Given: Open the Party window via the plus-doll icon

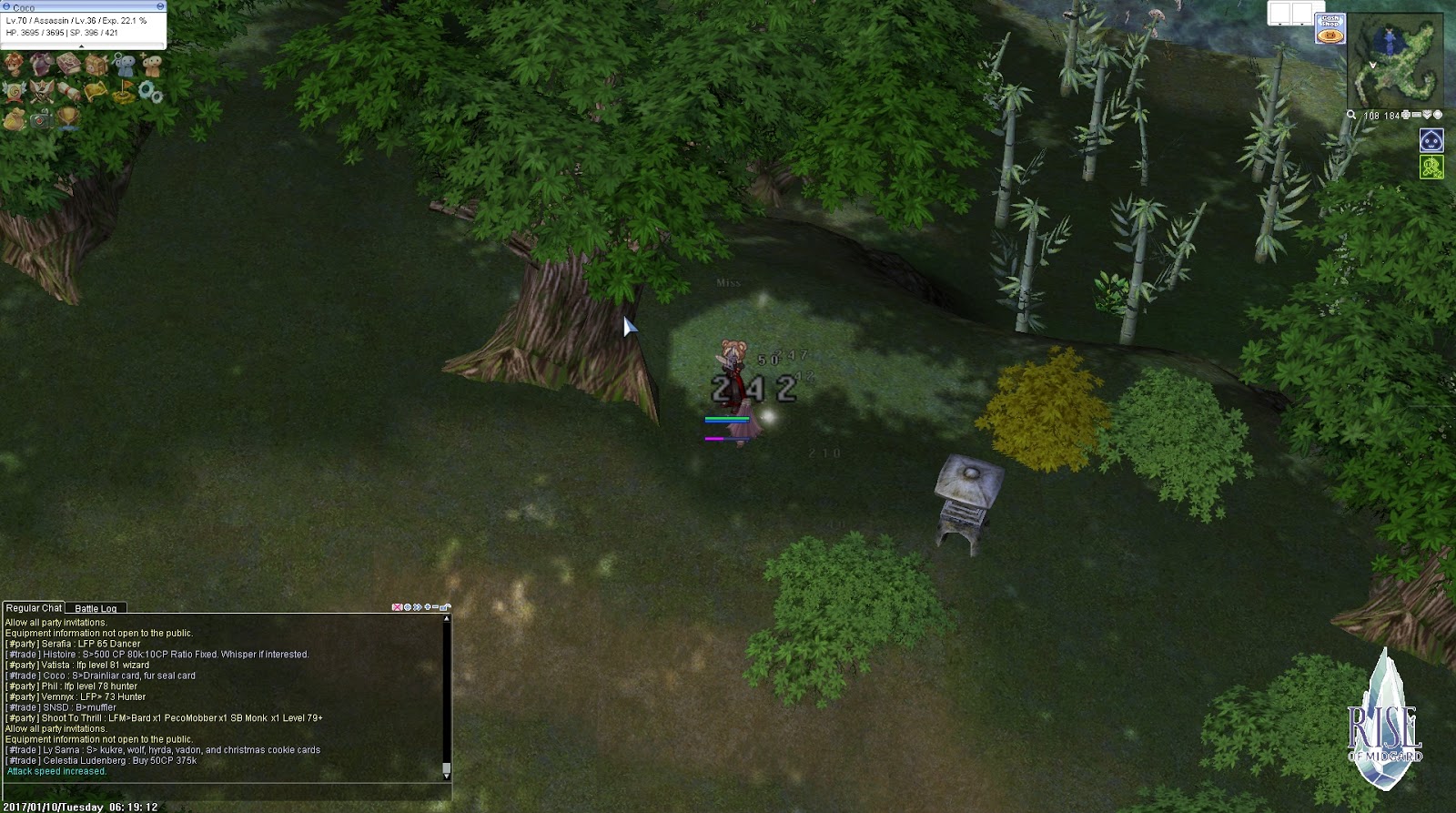Looking at the screenshot, I should (x=150, y=64).
